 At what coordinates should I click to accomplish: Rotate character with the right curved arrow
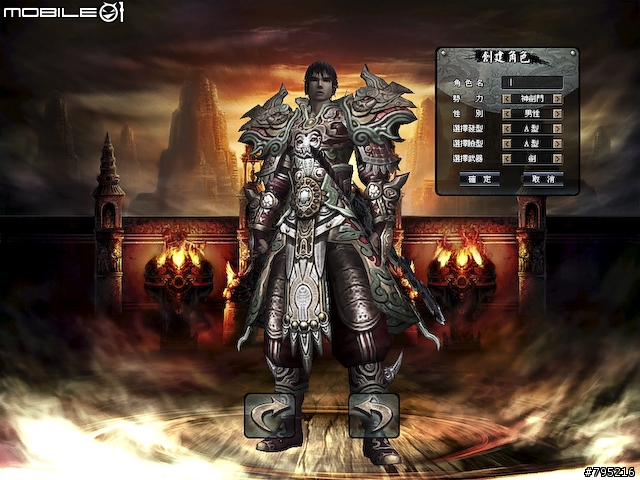point(374,415)
